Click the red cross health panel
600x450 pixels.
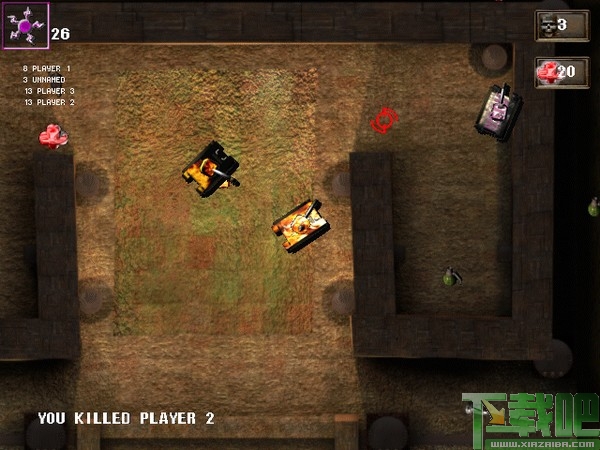(x=561, y=71)
